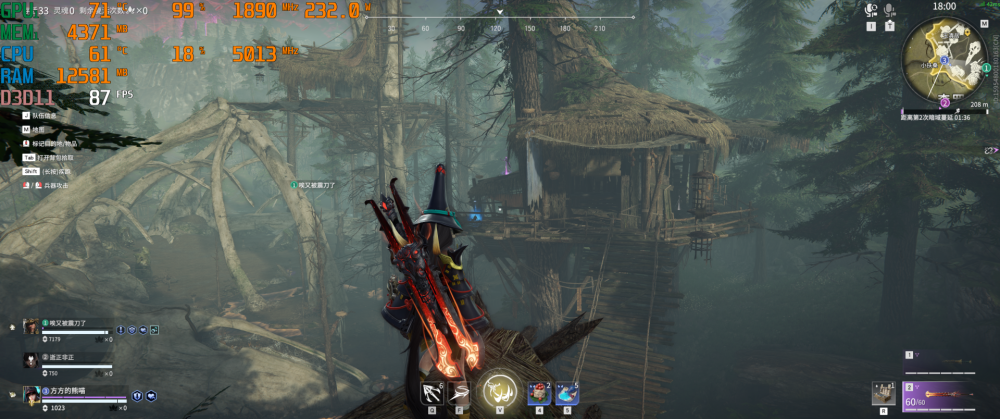The height and width of the screenshot is (419, 1000).
Task: Click own player portrait 方方的熊喵
Action: (32, 395)
